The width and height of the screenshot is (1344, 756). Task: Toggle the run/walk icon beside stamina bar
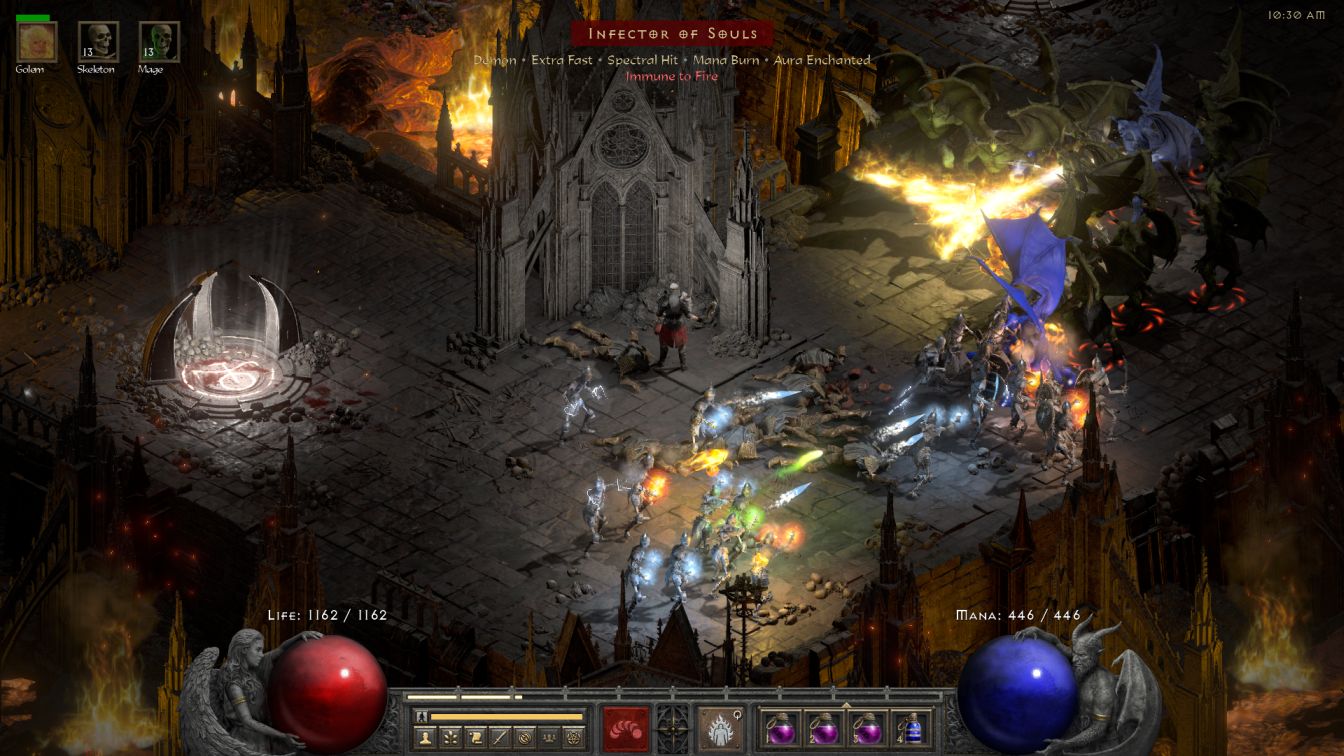421,716
